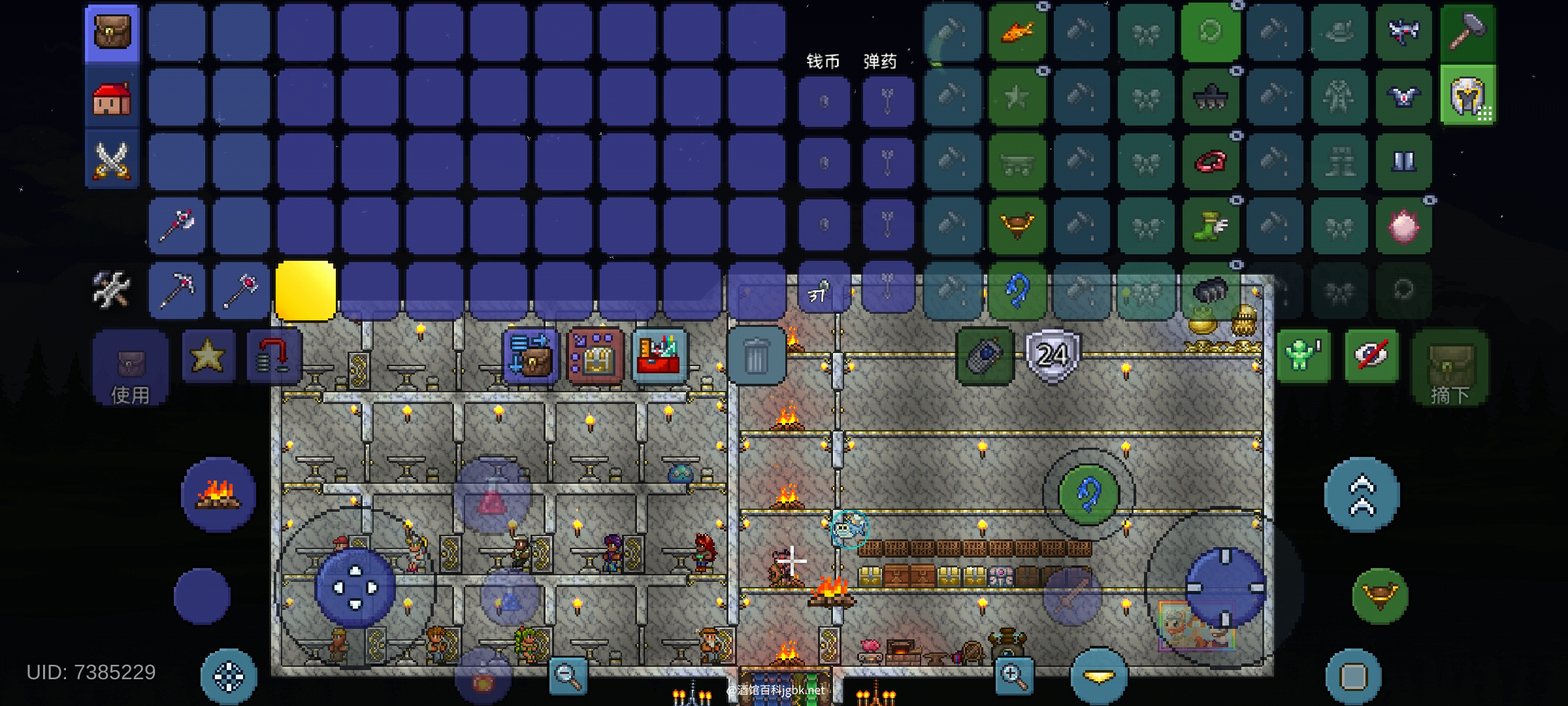Toggle the crossed-out eye visibility button
The image size is (1568, 706).
pos(1371,356)
